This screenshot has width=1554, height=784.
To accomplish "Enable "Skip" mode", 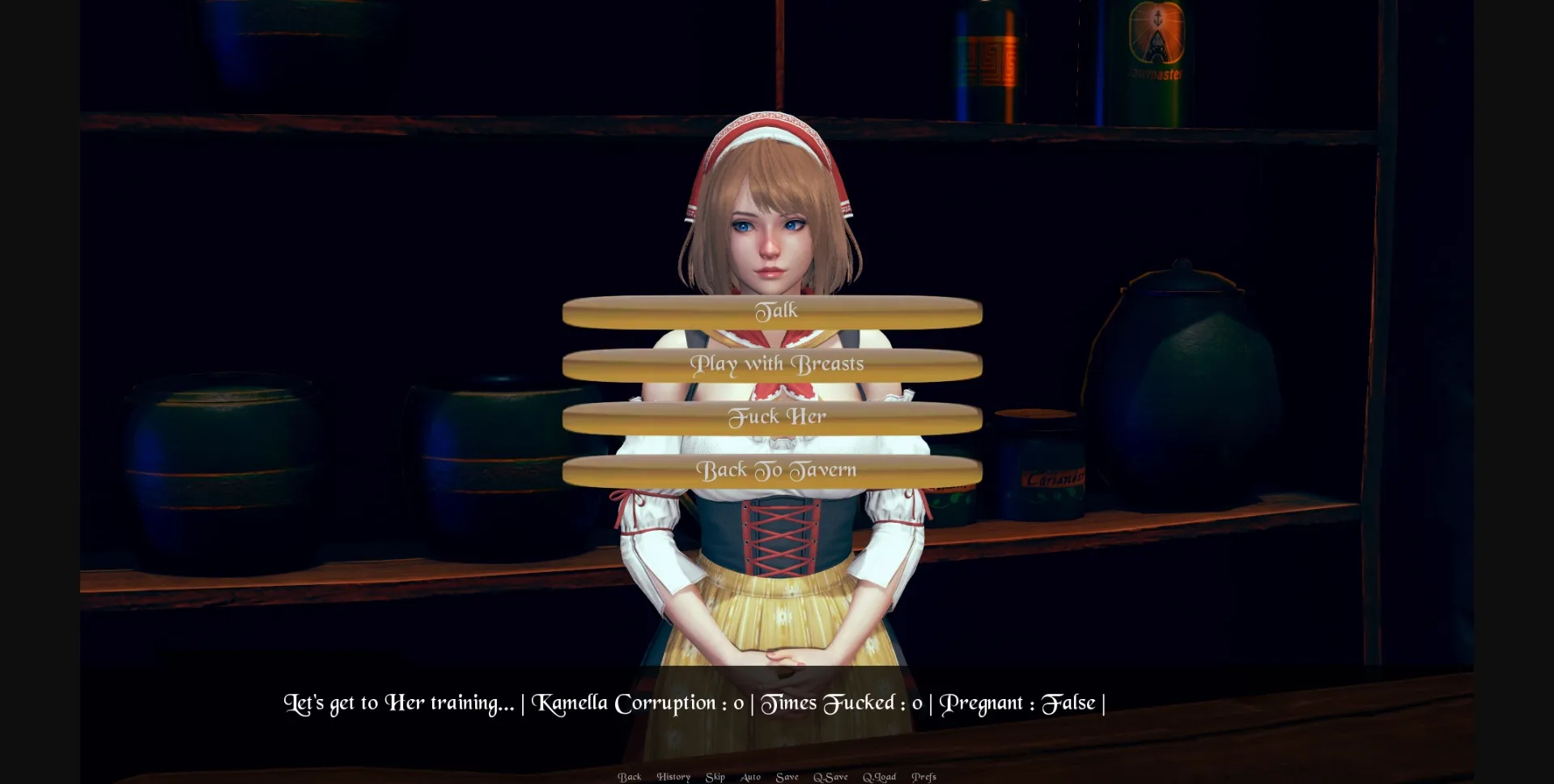I will [715, 776].
